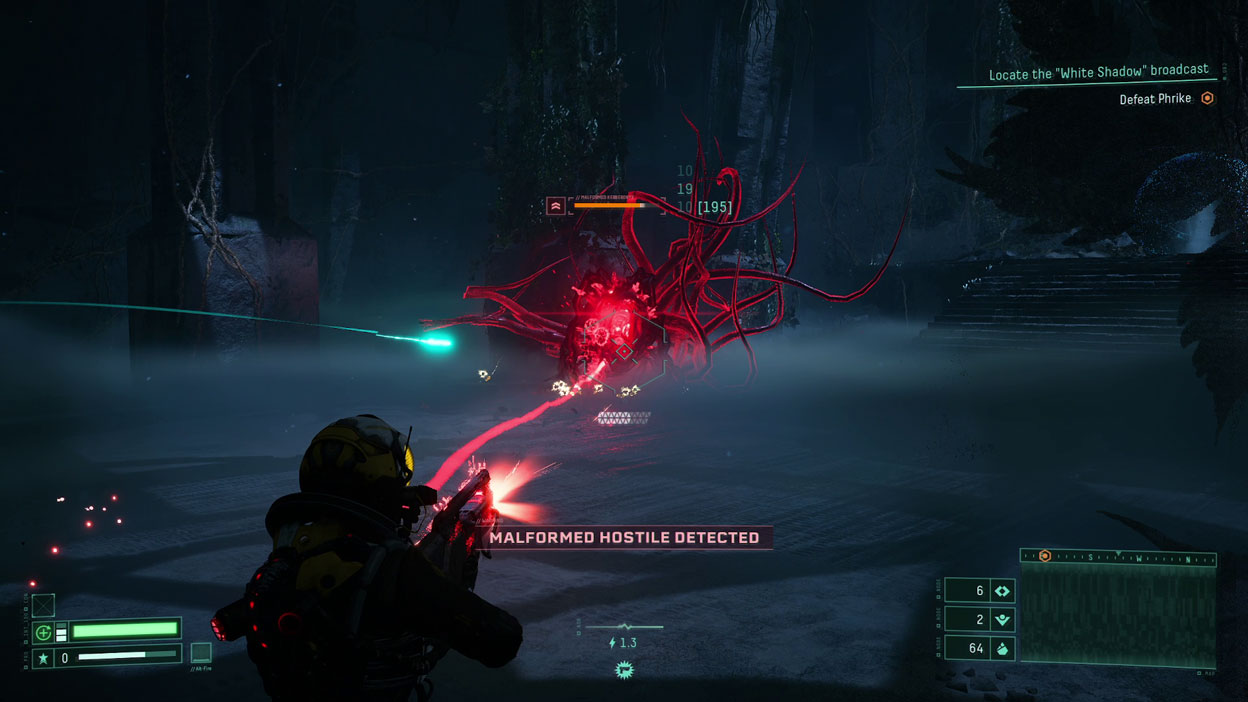Click the Alt-Fire slot
Screen dimensions: 1248x702
point(201,653)
